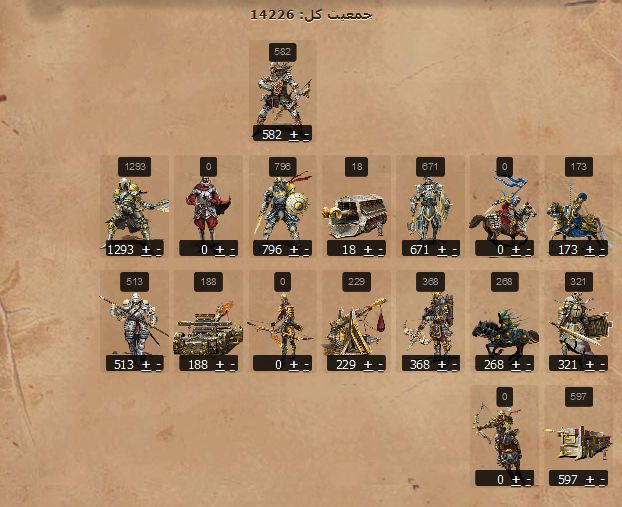Decrease the 1293 unit count with minus
Viewport: 622px width, 507px height.
(x=158, y=249)
